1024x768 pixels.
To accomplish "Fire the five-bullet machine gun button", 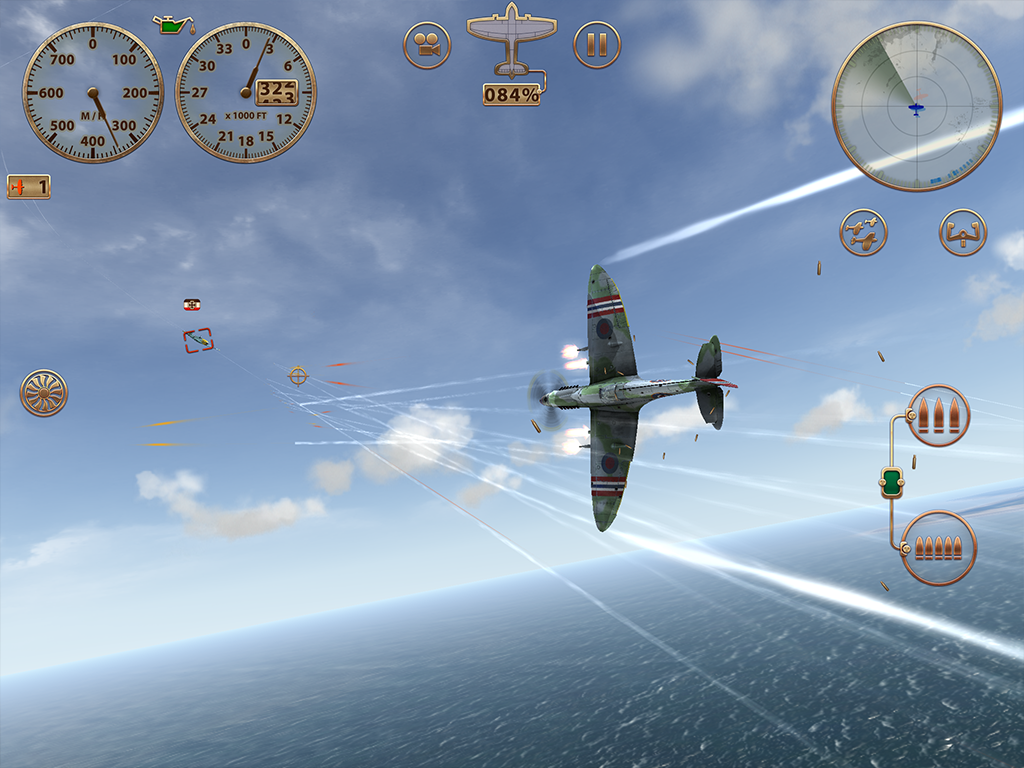I will click(x=939, y=548).
